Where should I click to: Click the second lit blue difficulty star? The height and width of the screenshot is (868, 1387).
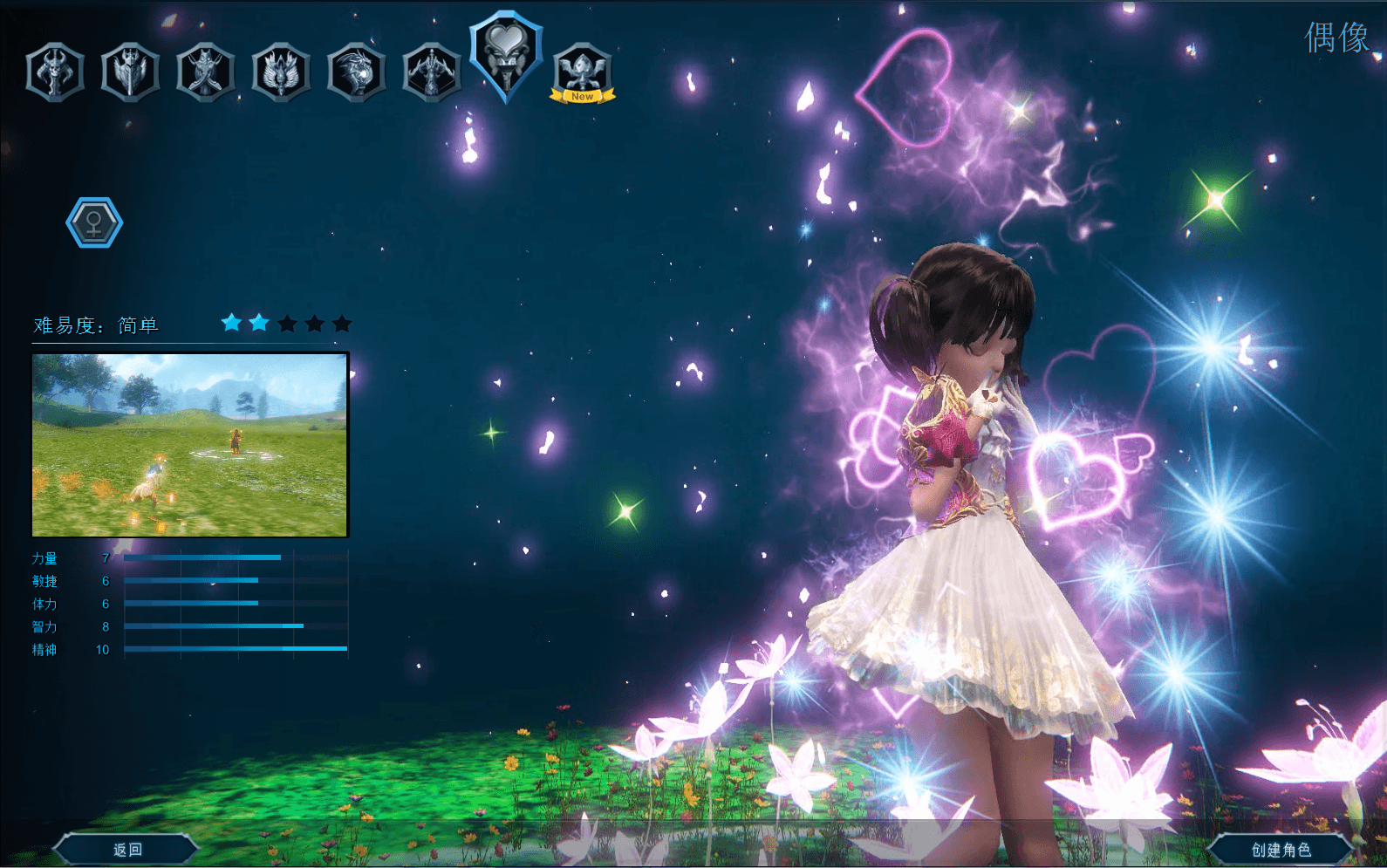pos(257,323)
